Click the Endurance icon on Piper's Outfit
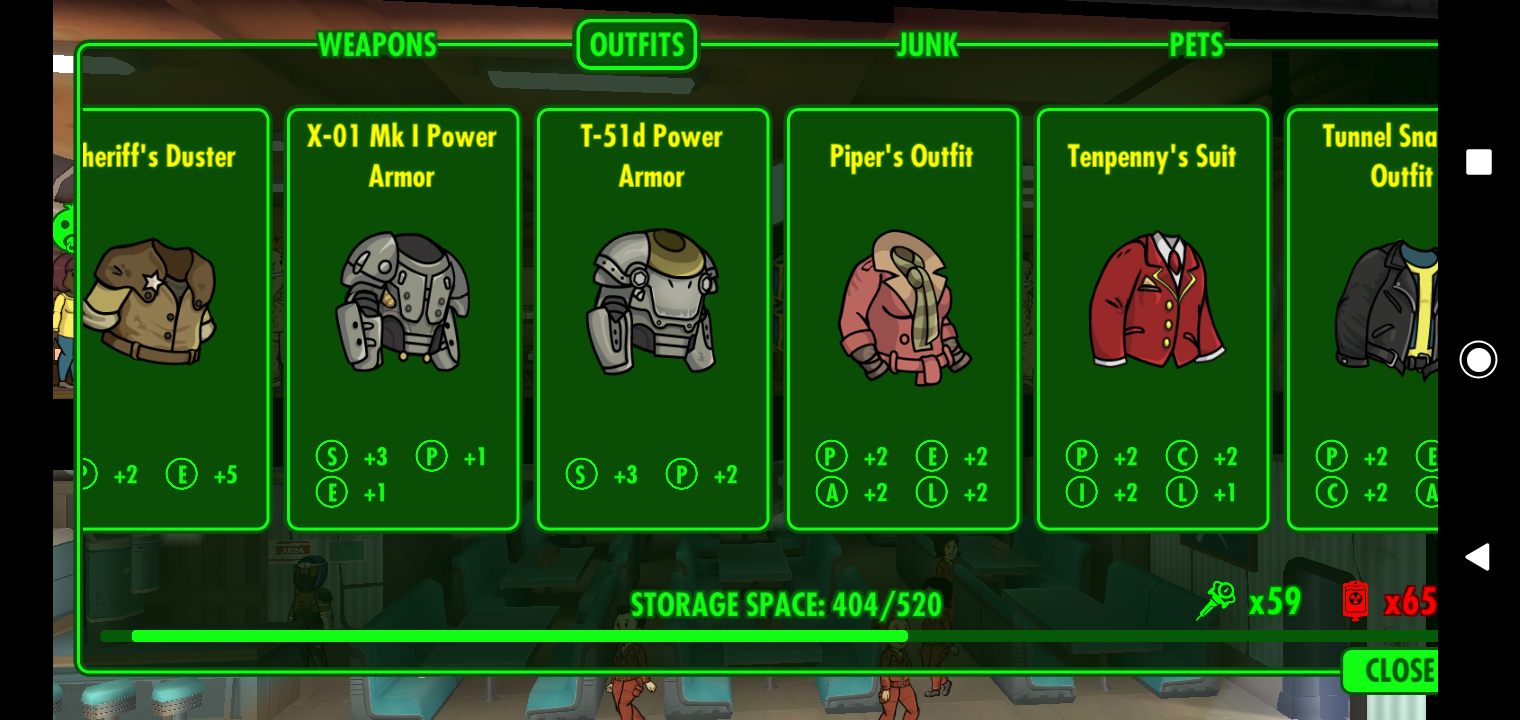This screenshot has height=720, width=1520. tap(931, 457)
